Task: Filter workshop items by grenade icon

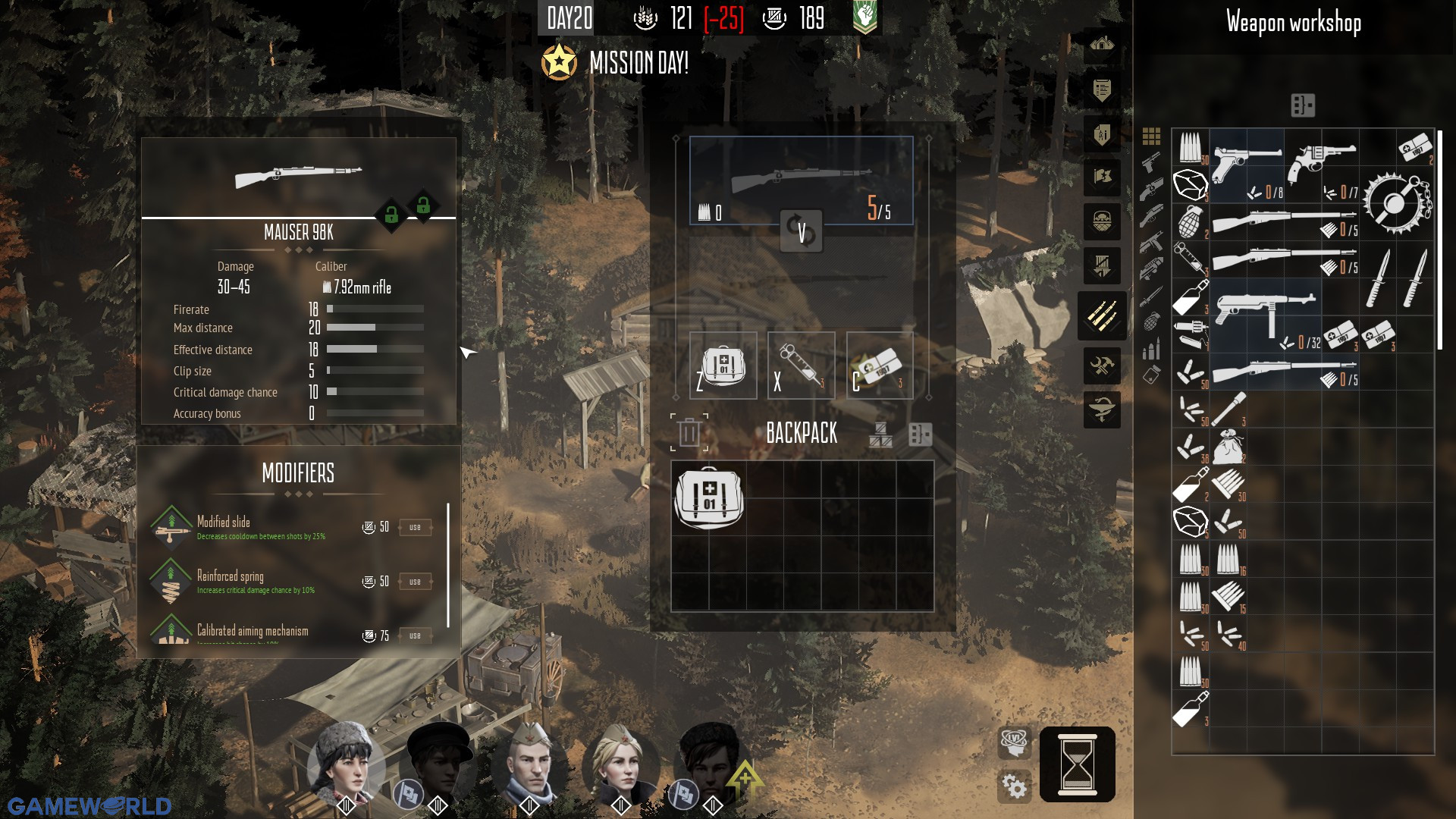Action: coord(1151,321)
